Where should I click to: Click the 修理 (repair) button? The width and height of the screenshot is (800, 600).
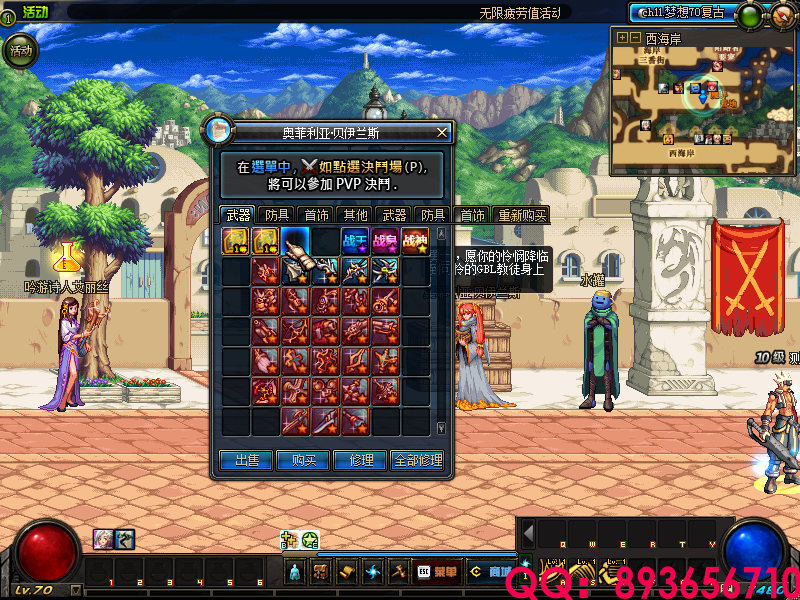[x=361, y=460]
